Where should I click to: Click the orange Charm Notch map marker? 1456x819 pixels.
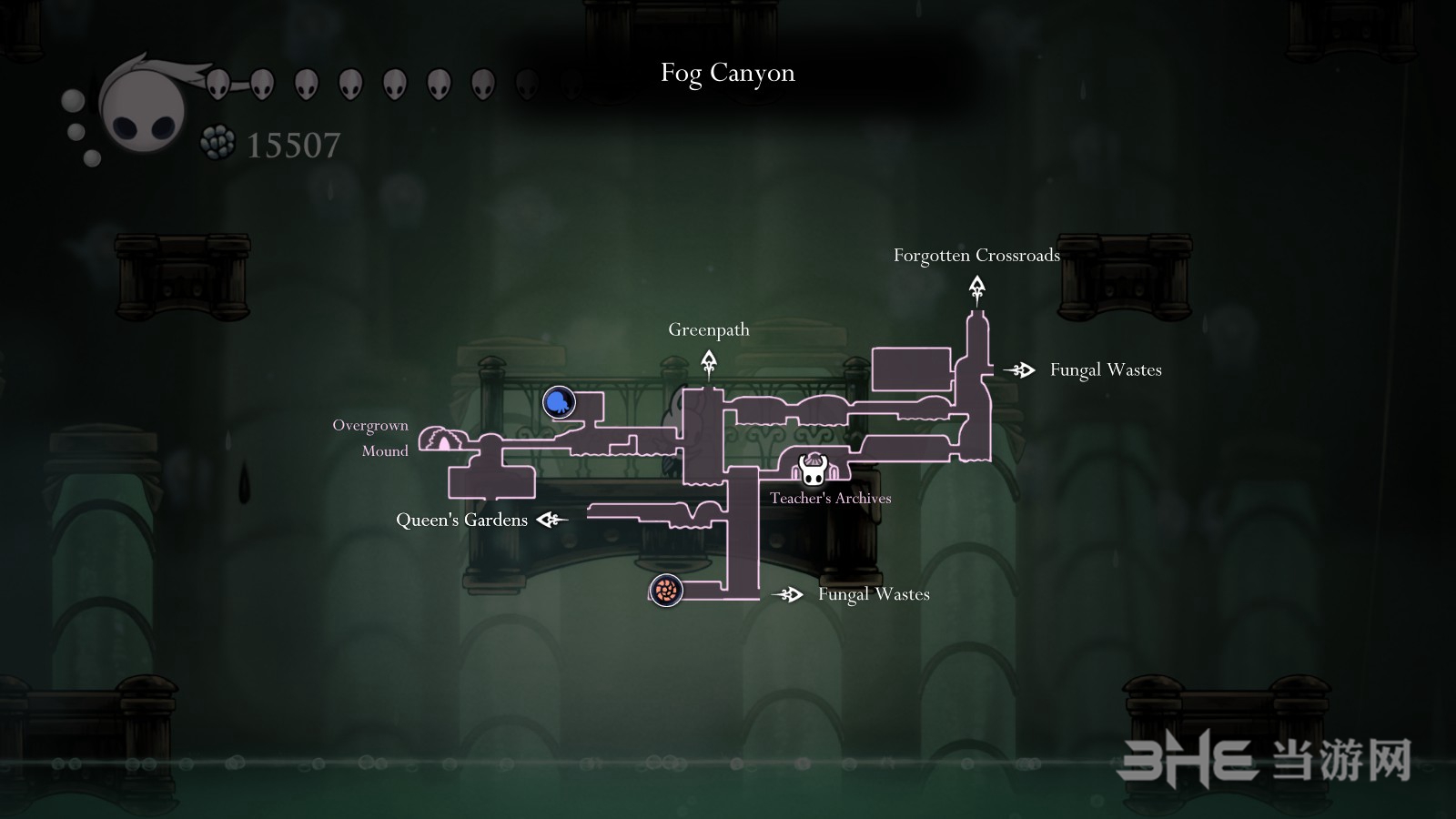pos(666,591)
